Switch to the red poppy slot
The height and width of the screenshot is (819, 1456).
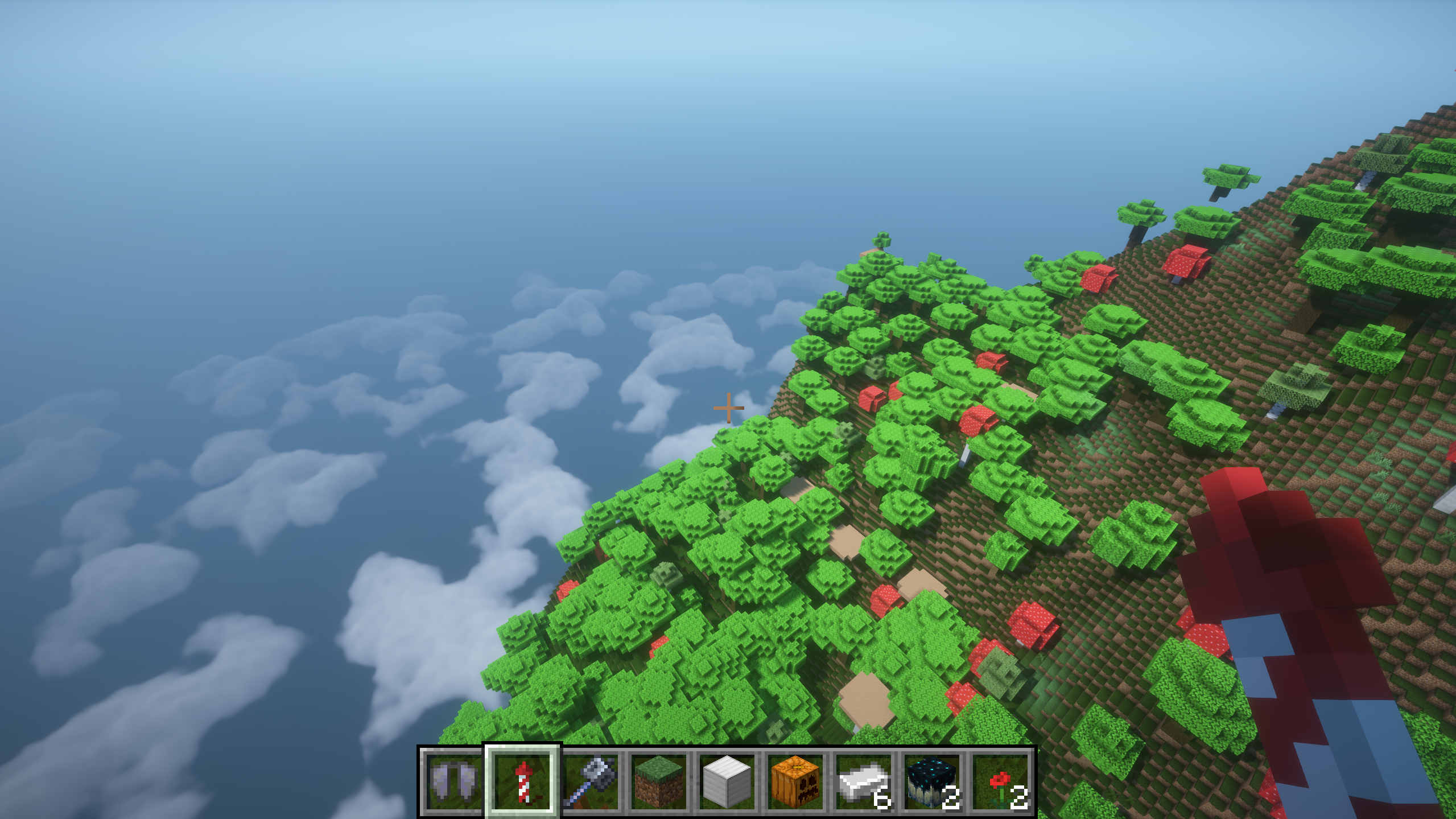tap(1000, 781)
